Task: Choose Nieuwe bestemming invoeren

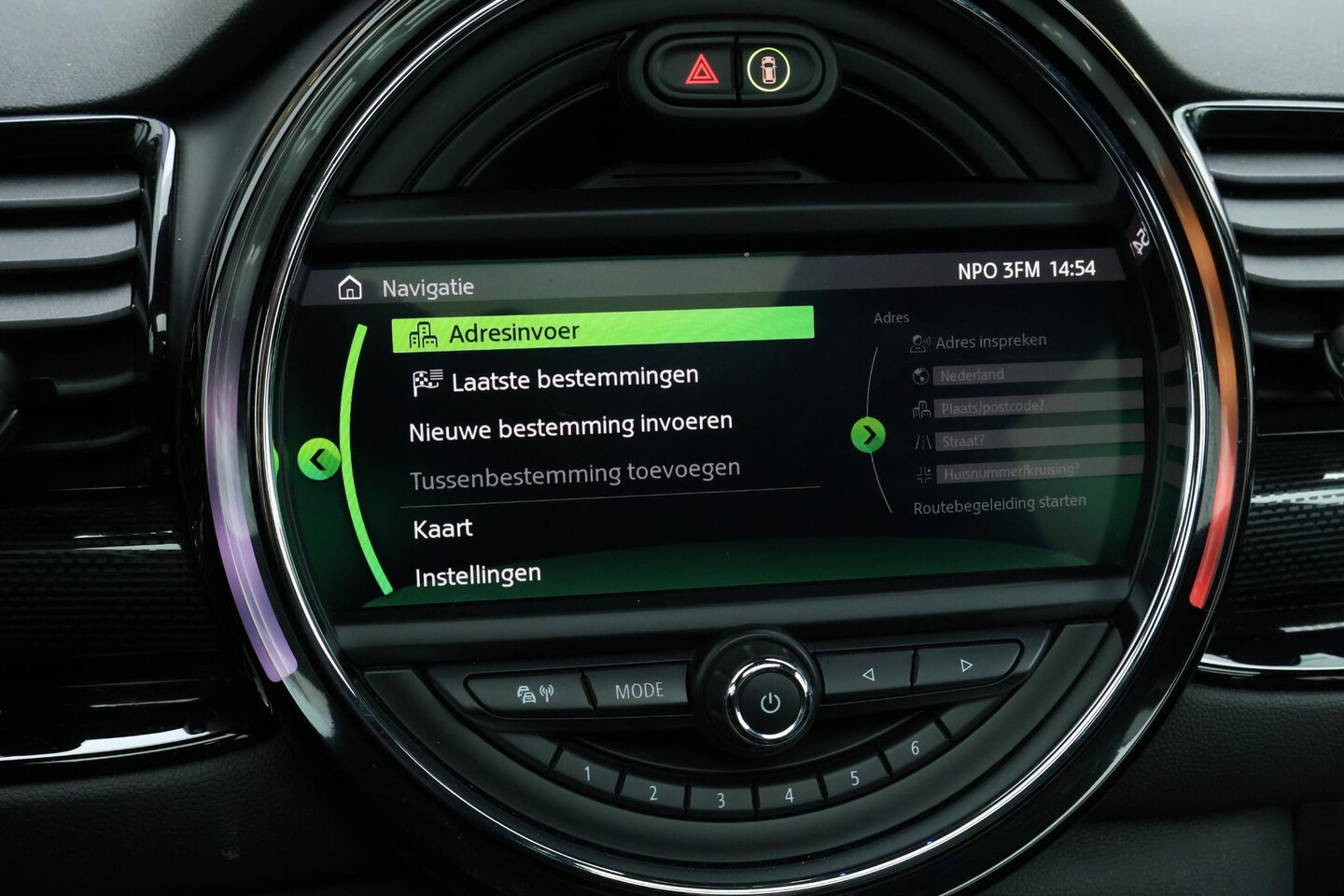Action: point(570,427)
